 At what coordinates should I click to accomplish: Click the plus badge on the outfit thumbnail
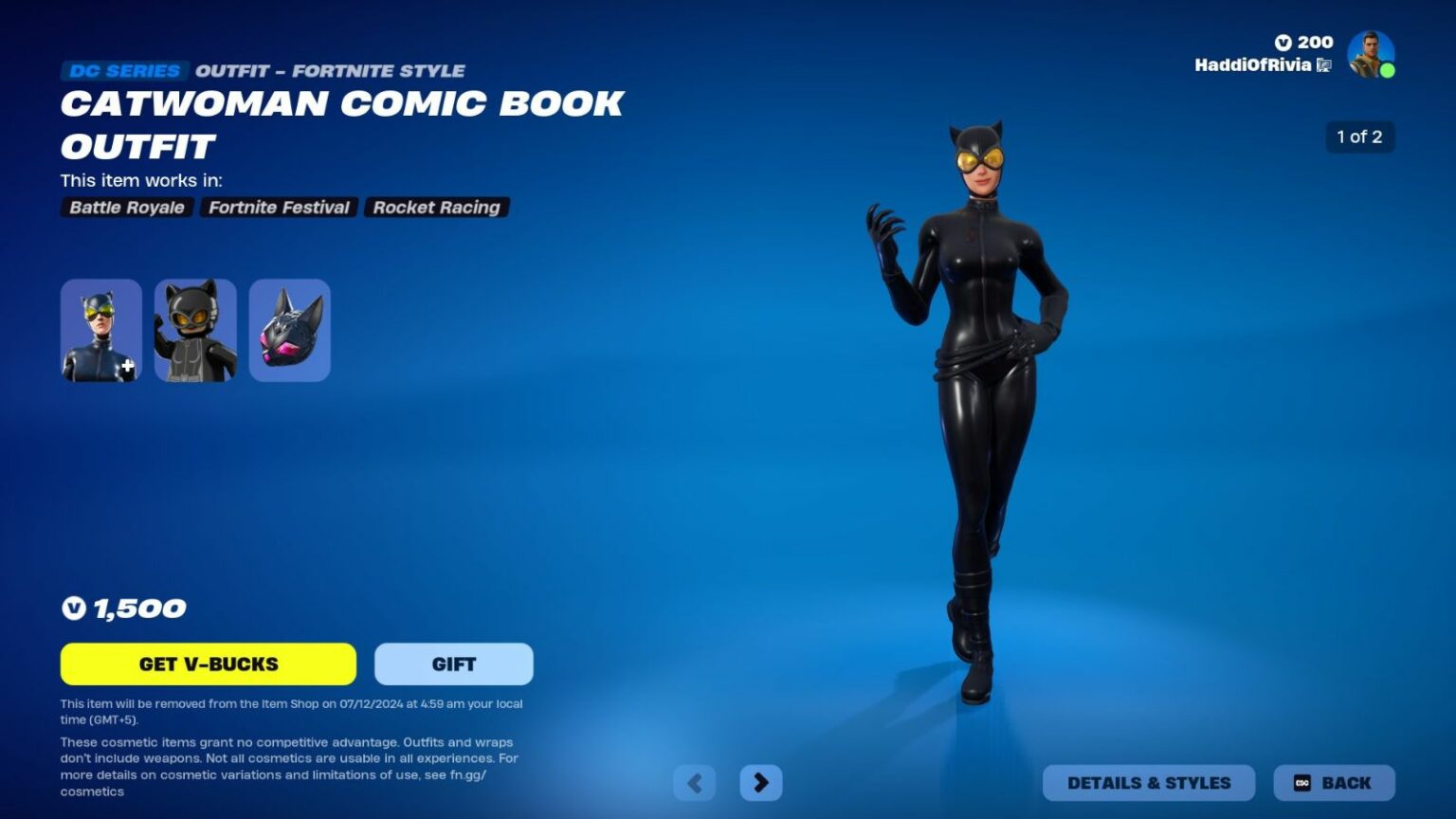[126, 367]
